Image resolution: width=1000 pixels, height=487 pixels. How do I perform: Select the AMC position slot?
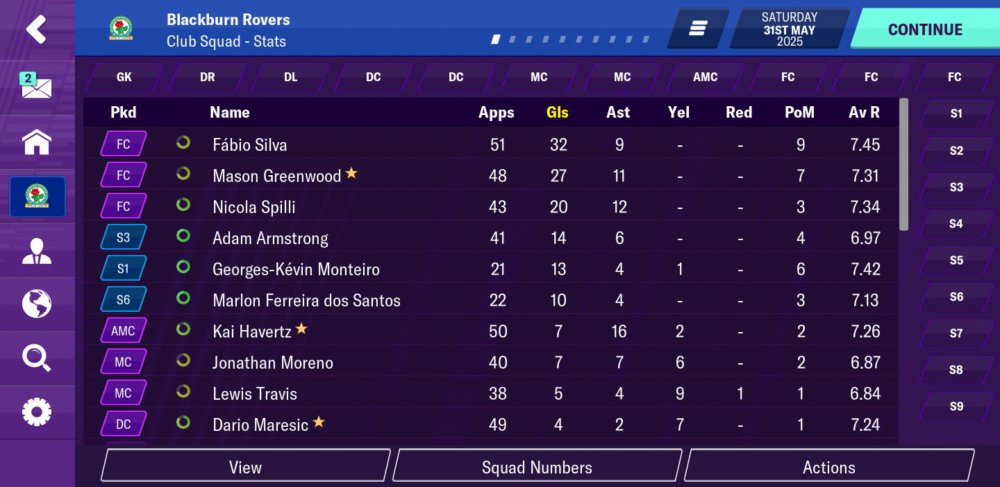(x=705, y=77)
